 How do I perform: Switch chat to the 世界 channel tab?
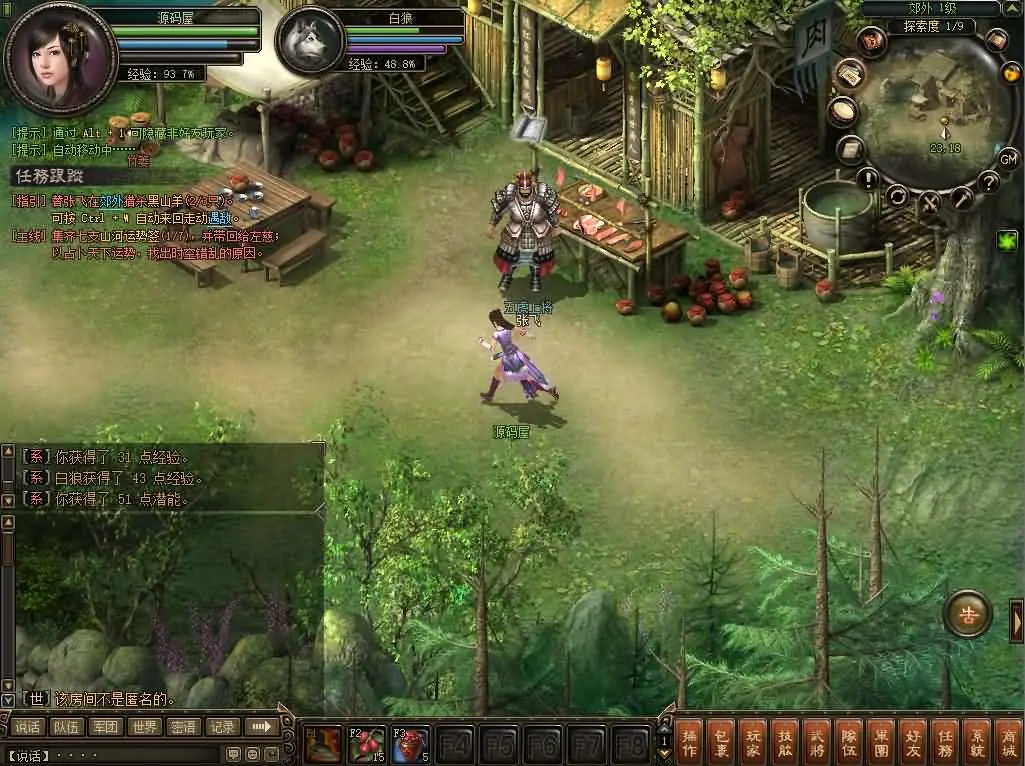[145, 727]
